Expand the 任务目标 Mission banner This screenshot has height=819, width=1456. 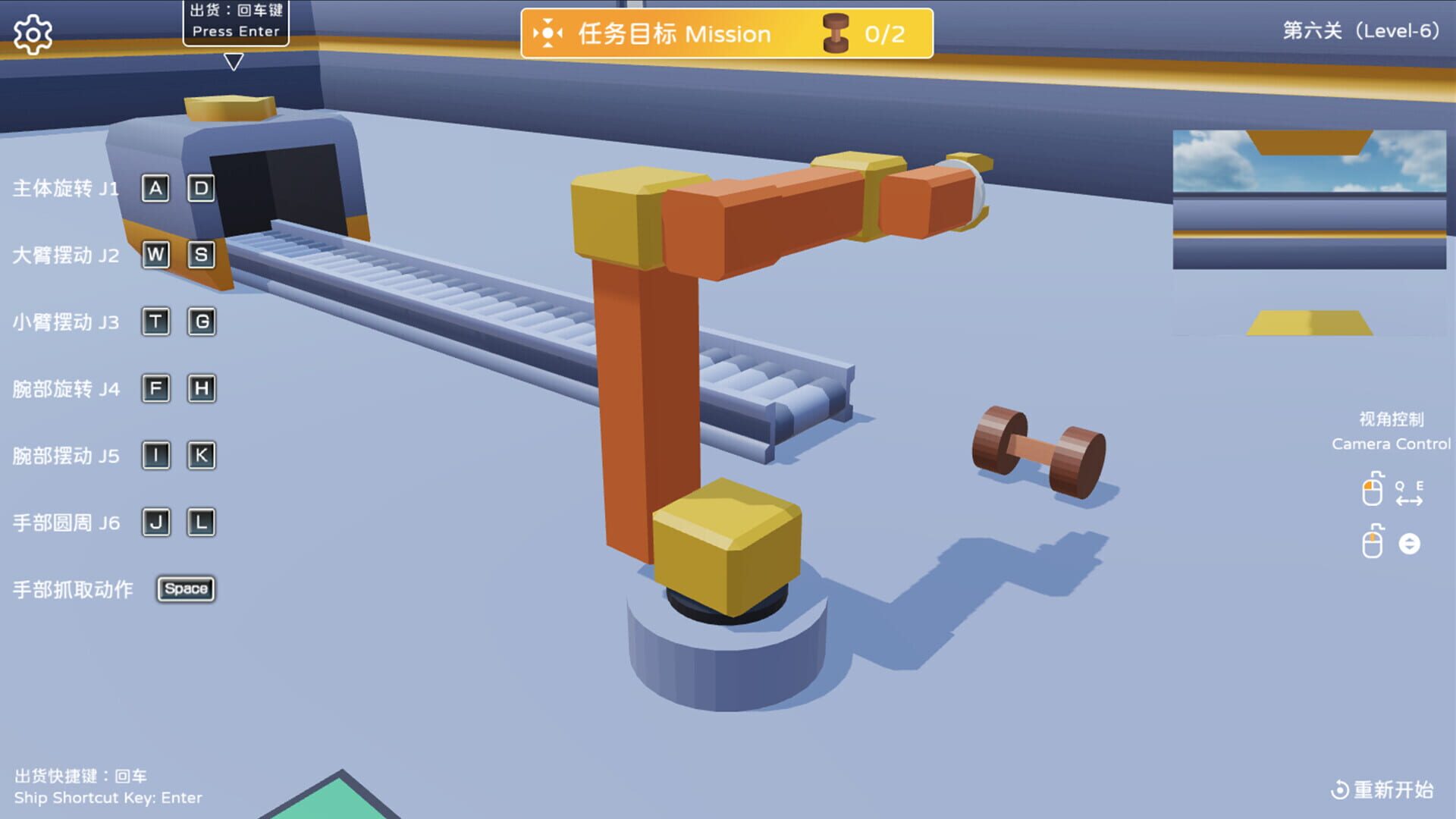point(673,33)
